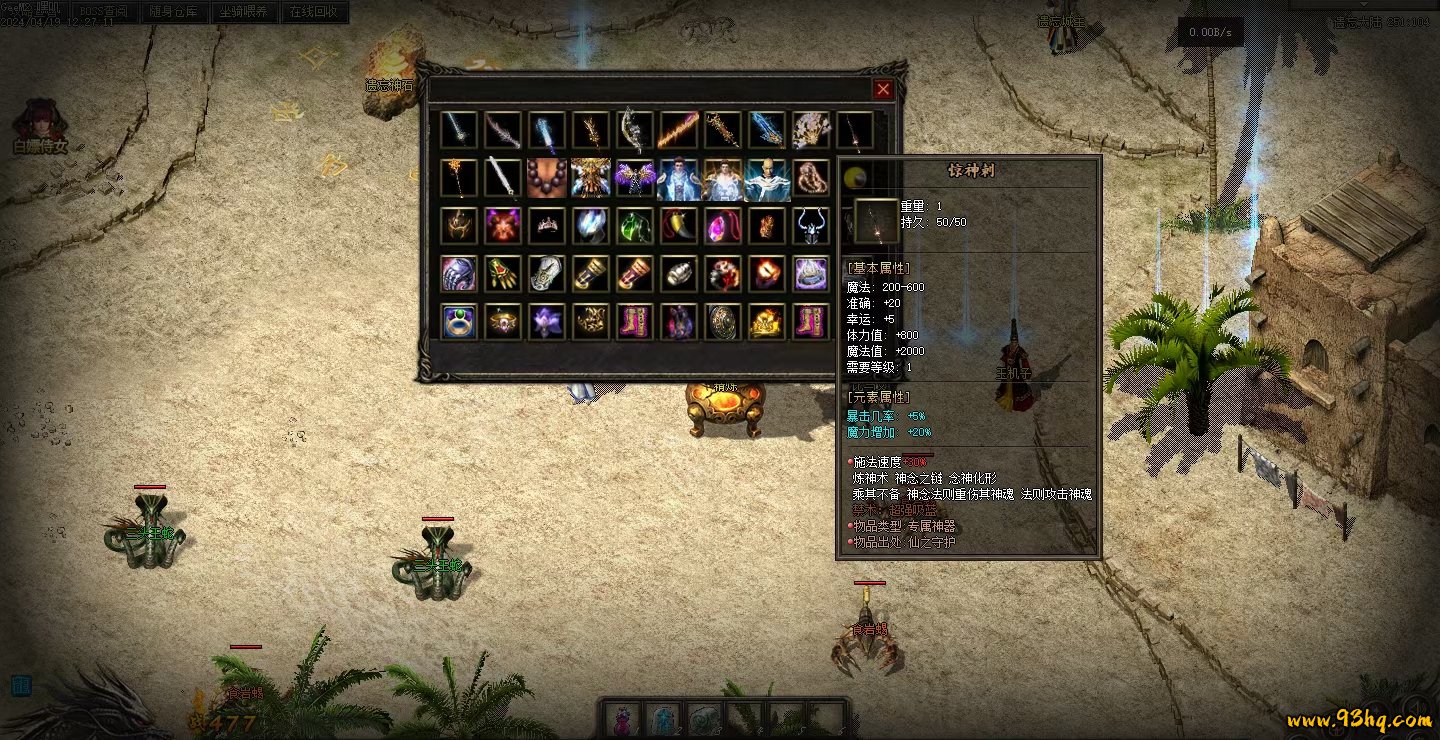Use the red potion in hotbar slot 1
The width and height of the screenshot is (1440, 740).
coord(623,718)
